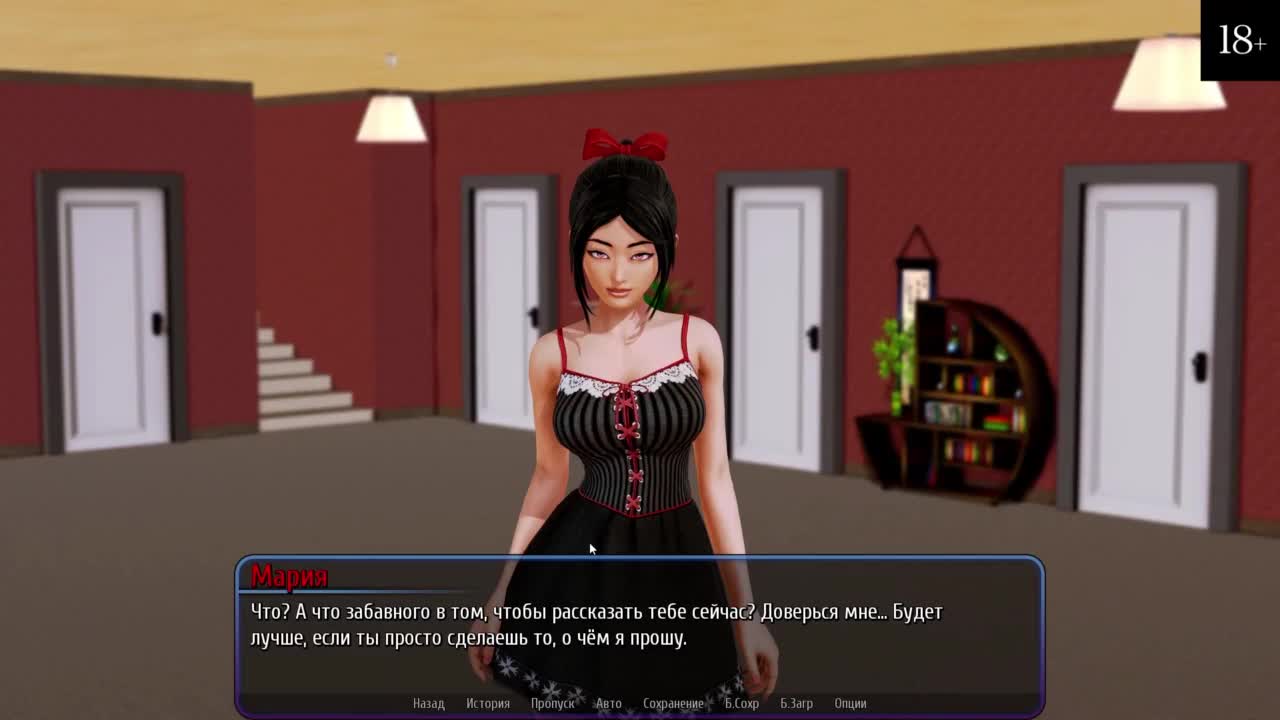1280x720 pixels.
Task: Go back with the Назад button
Action: (x=428, y=703)
